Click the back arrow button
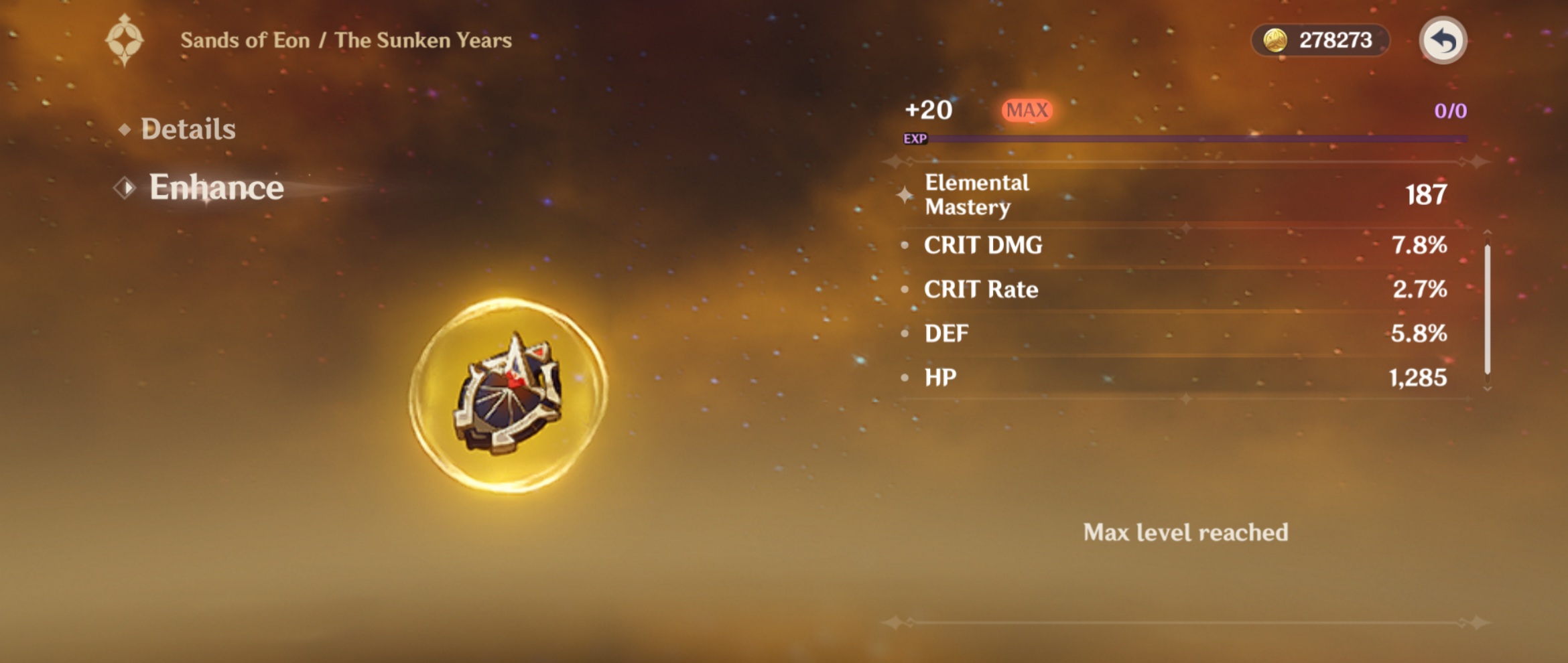The image size is (1568, 663). click(1443, 41)
